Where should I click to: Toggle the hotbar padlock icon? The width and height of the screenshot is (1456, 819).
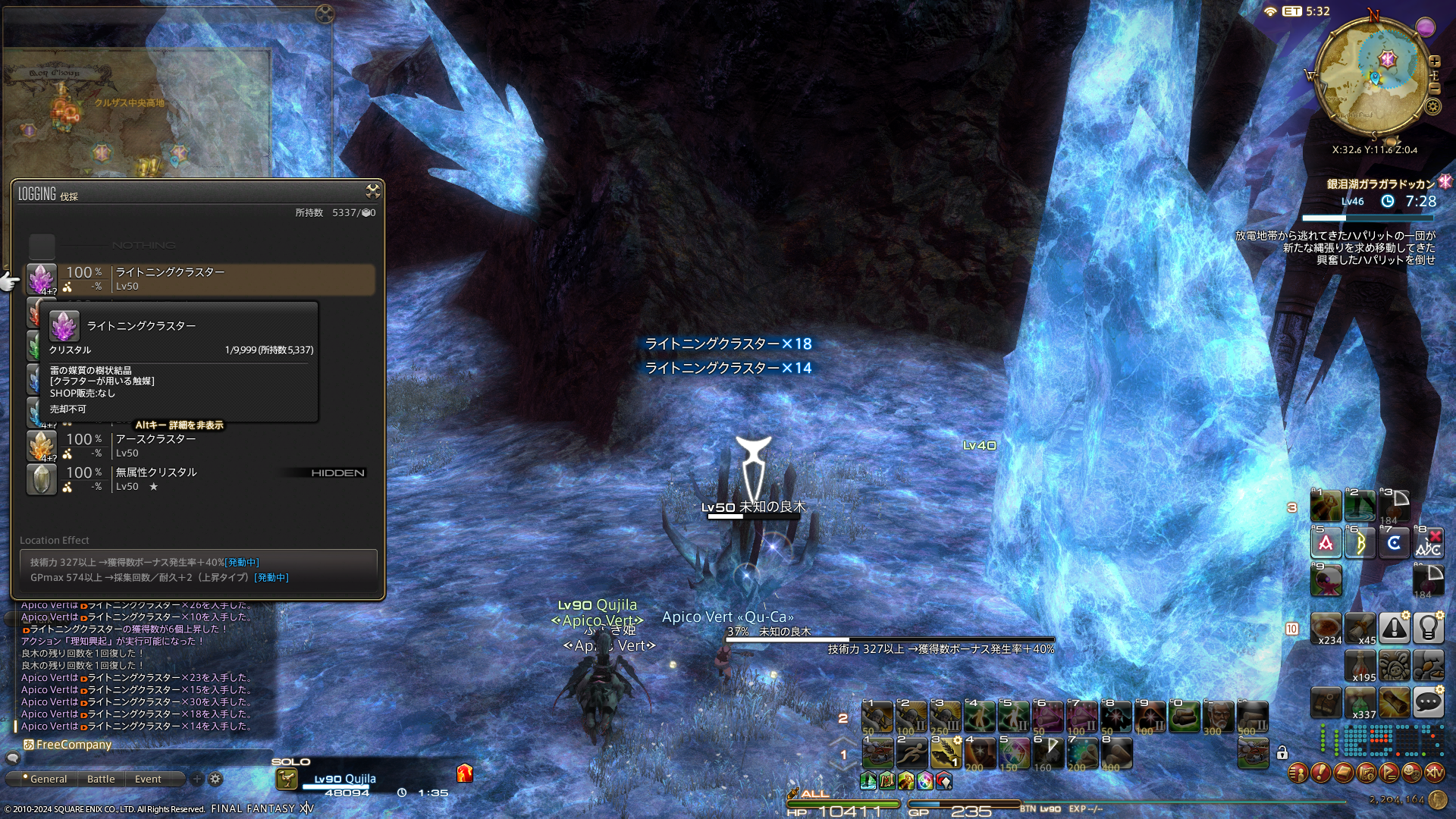(x=1282, y=753)
